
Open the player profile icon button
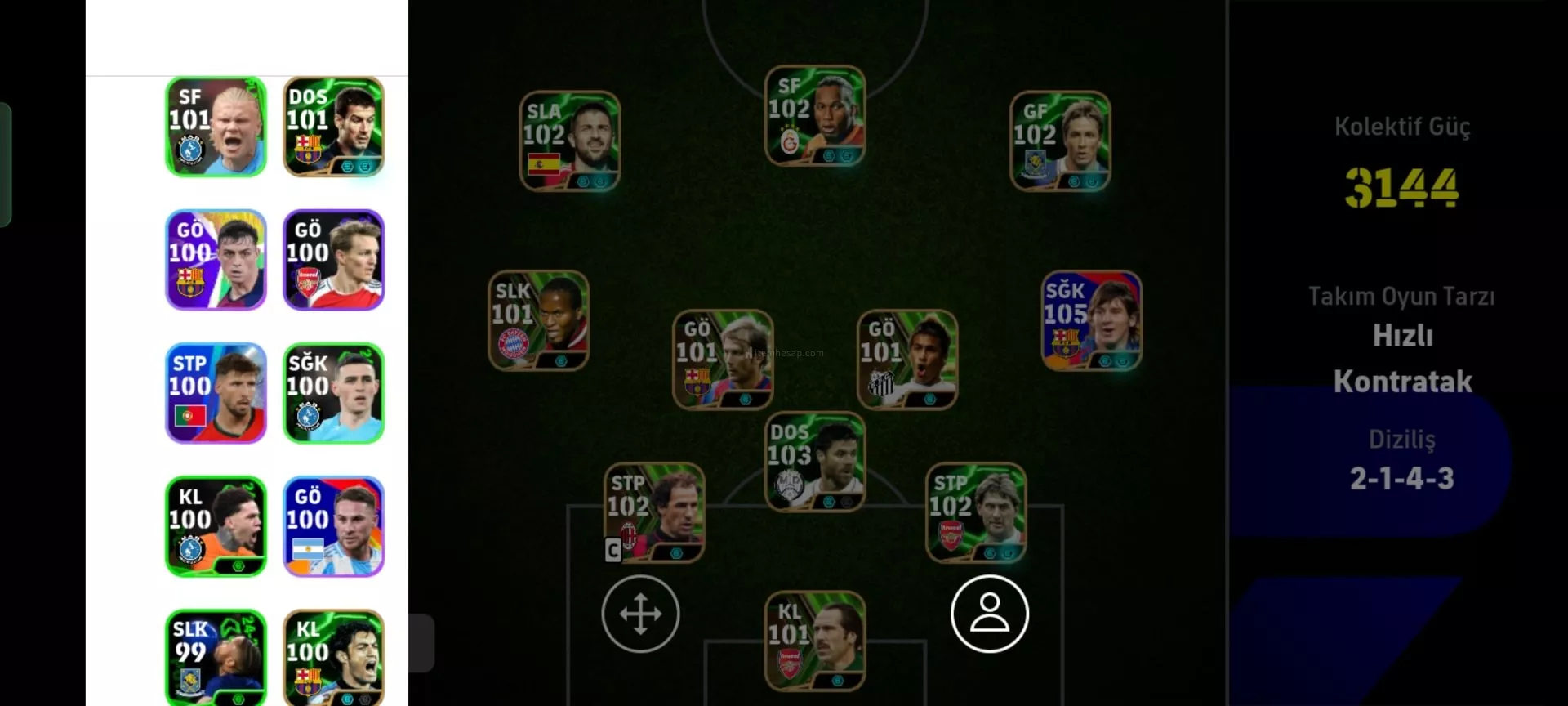pyautogui.click(x=989, y=614)
